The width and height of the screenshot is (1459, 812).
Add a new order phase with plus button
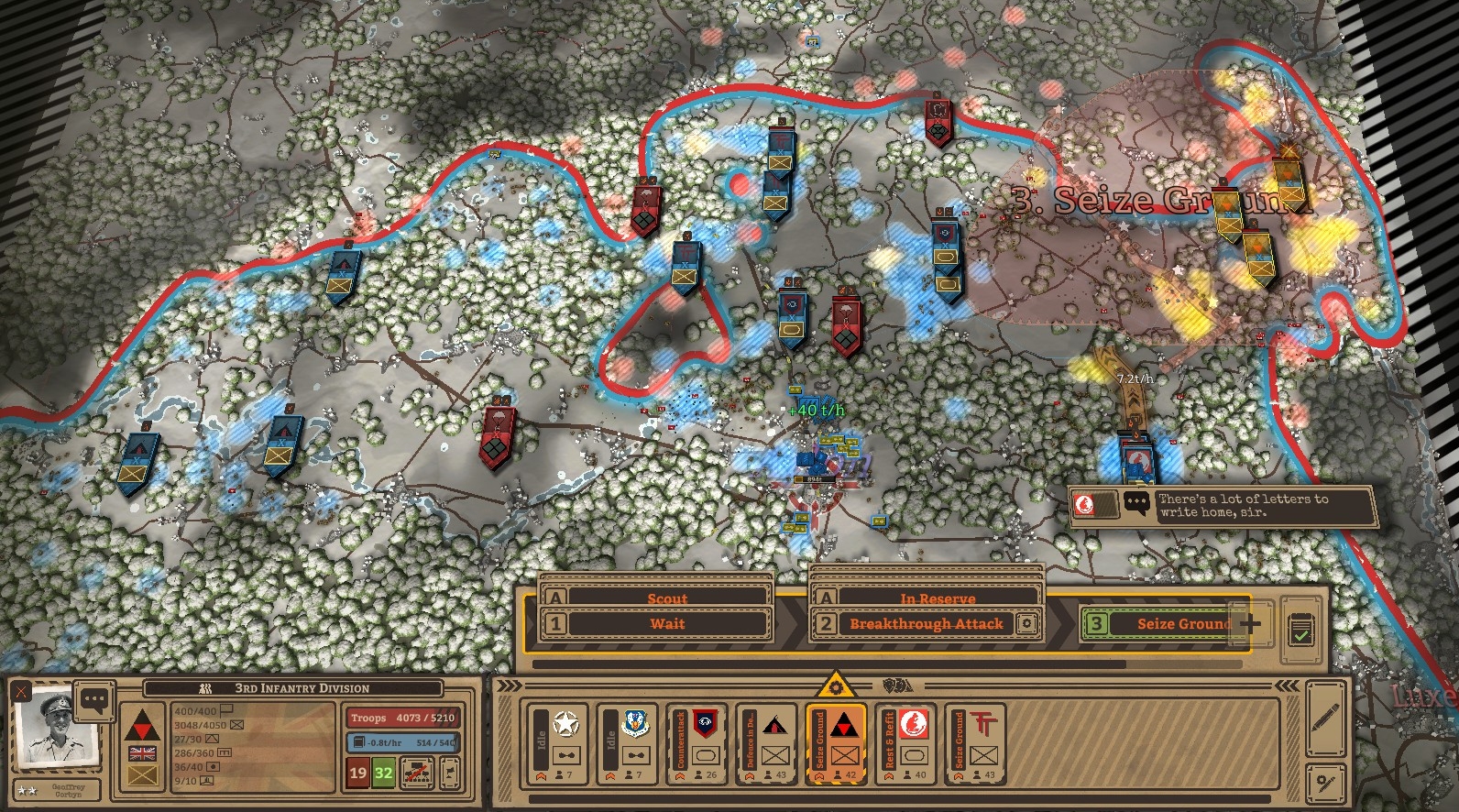tap(1251, 624)
